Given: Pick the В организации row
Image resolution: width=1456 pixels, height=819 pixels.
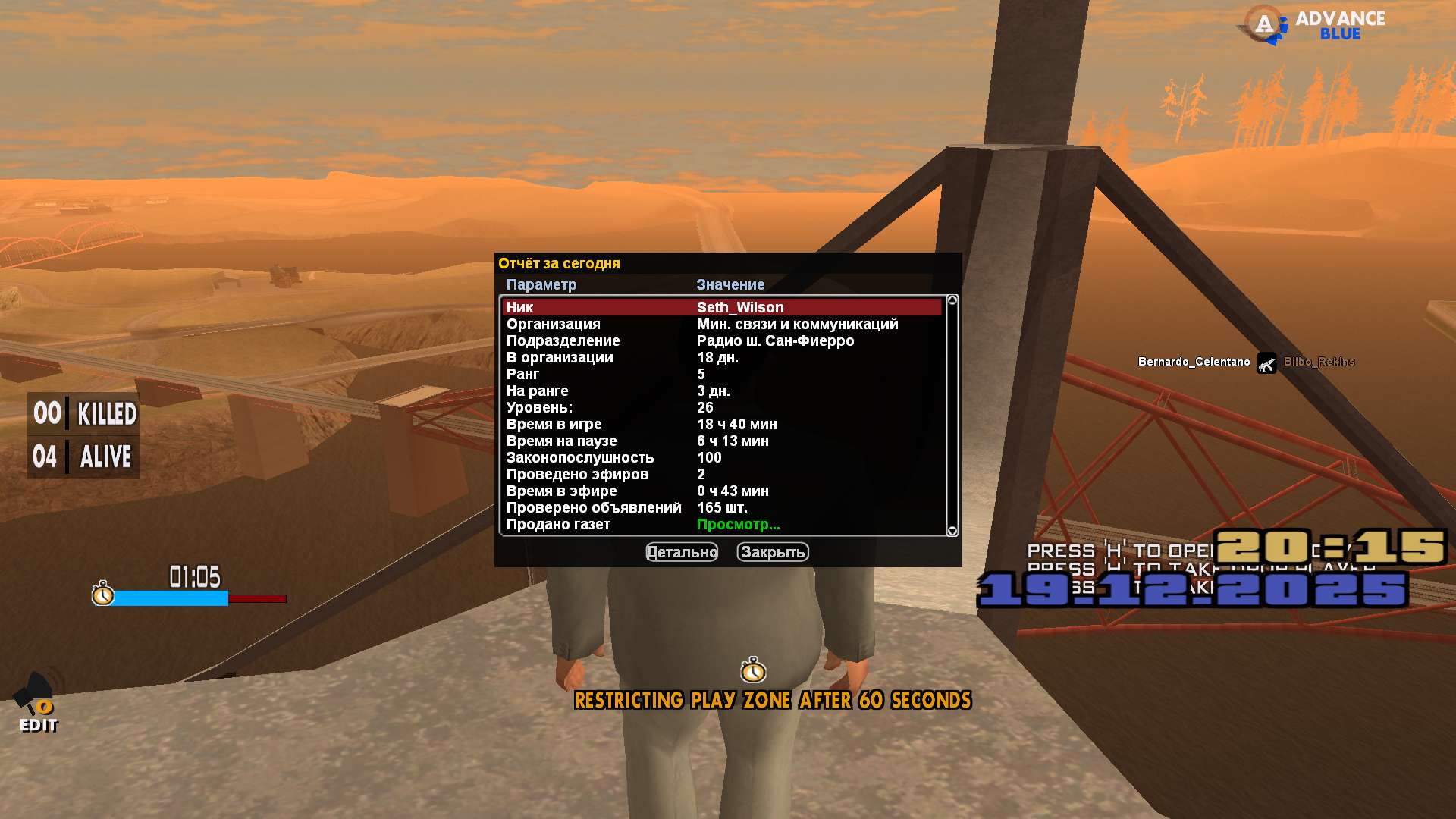Looking at the screenshot, I should [720, 357].
